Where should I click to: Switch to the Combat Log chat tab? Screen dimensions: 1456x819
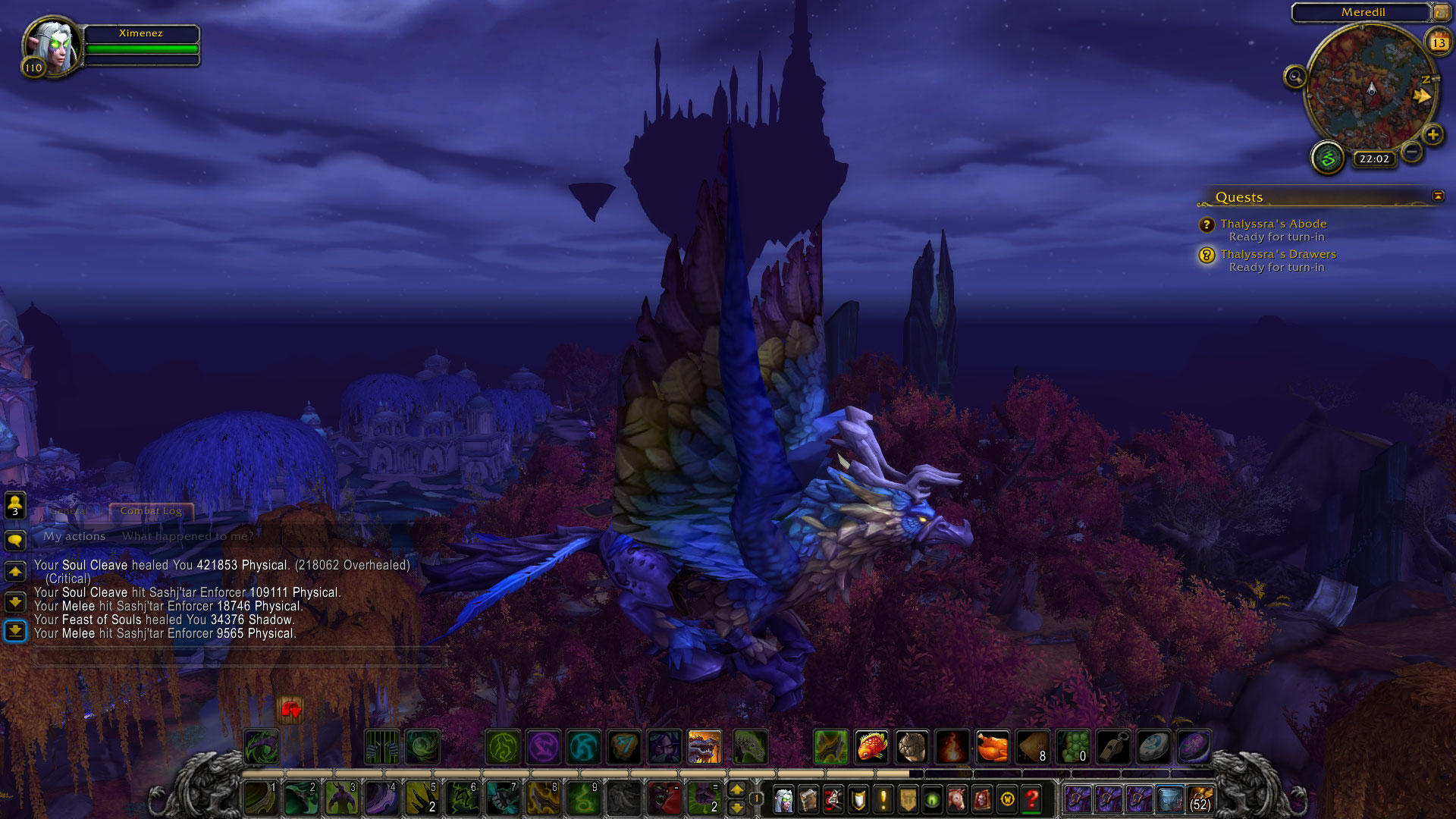[x=151, y=511]
